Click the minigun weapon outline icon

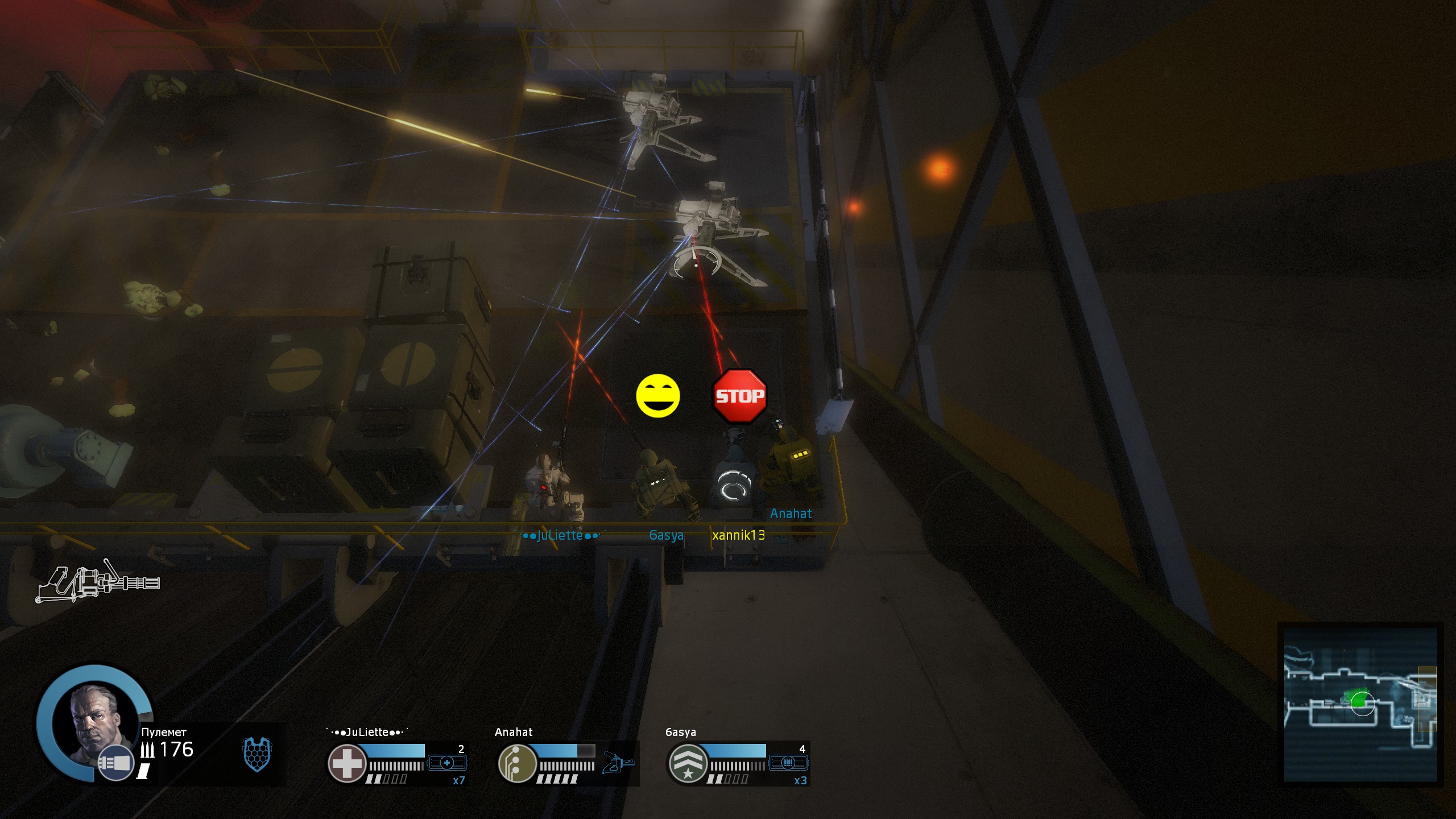98,581
